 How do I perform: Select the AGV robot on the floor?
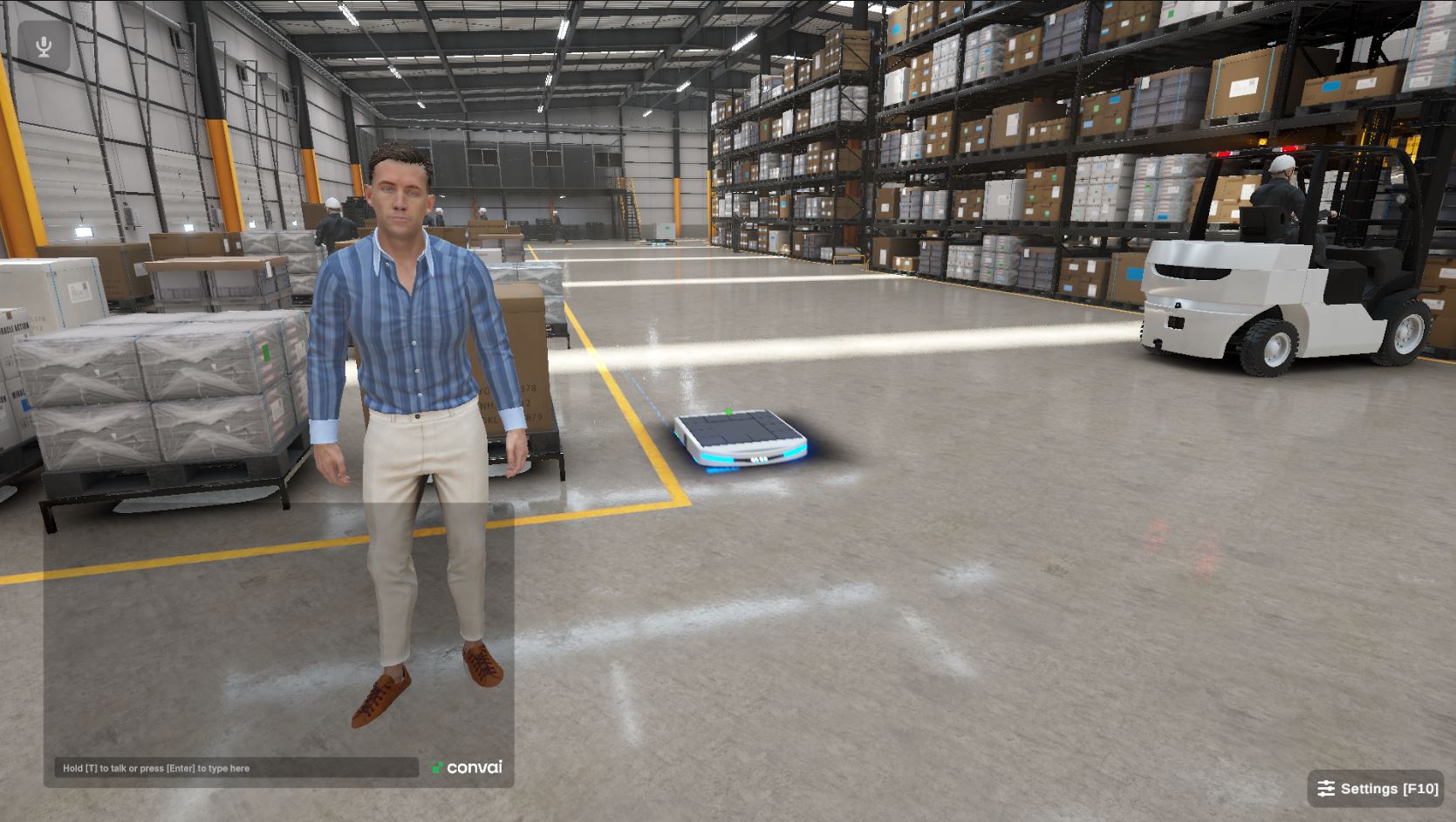tap(740, 438)
